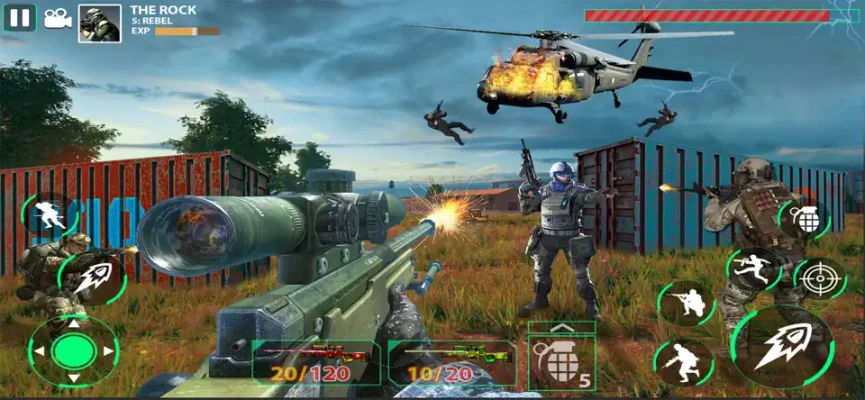This screenshot has height=400, width=865.
Task: Tap the green center of the movement joystick
Action: [73, 351]
